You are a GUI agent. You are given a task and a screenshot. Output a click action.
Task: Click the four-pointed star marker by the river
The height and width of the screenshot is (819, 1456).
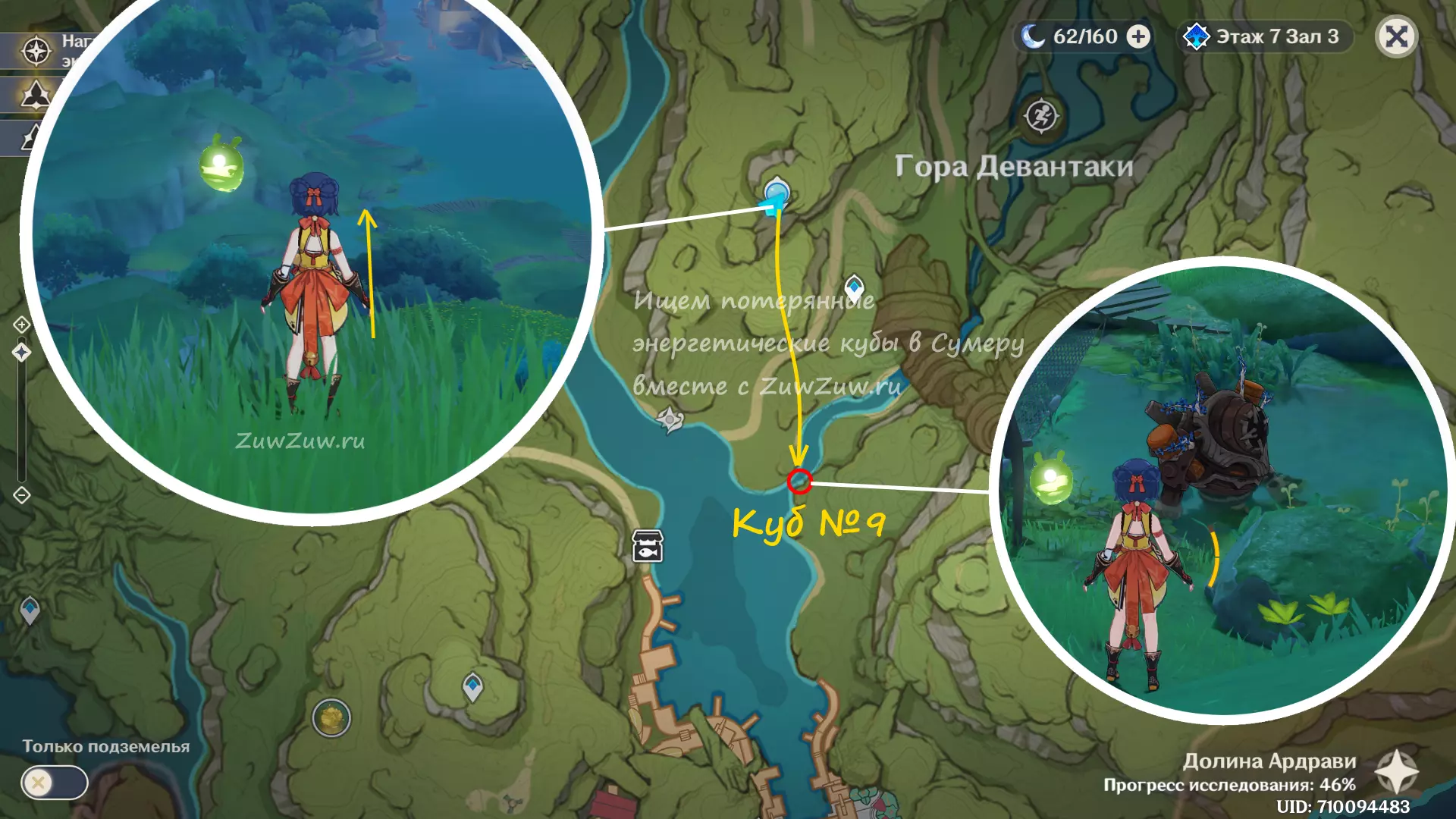(x=670, y=419)
